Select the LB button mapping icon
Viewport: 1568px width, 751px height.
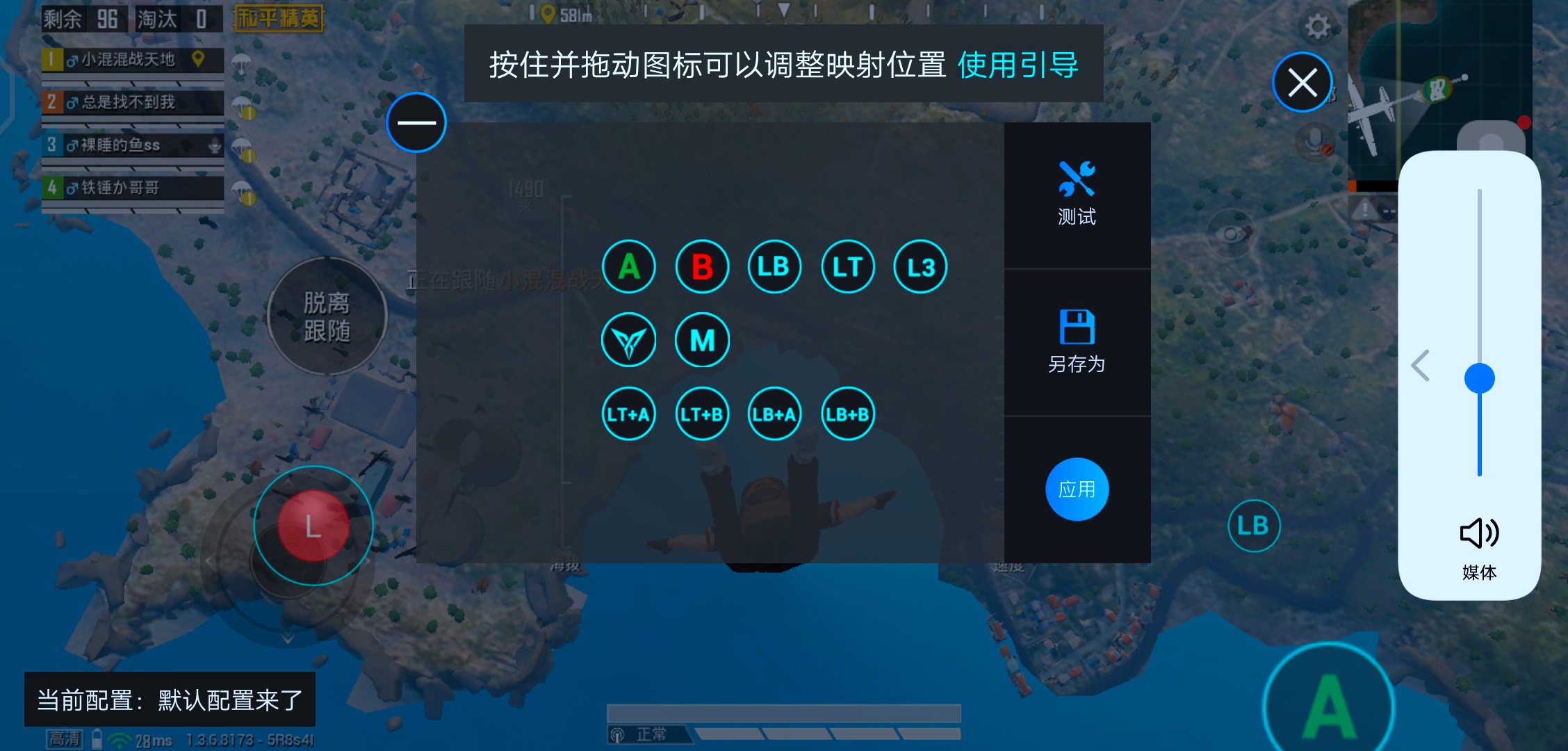pos(774,266)
